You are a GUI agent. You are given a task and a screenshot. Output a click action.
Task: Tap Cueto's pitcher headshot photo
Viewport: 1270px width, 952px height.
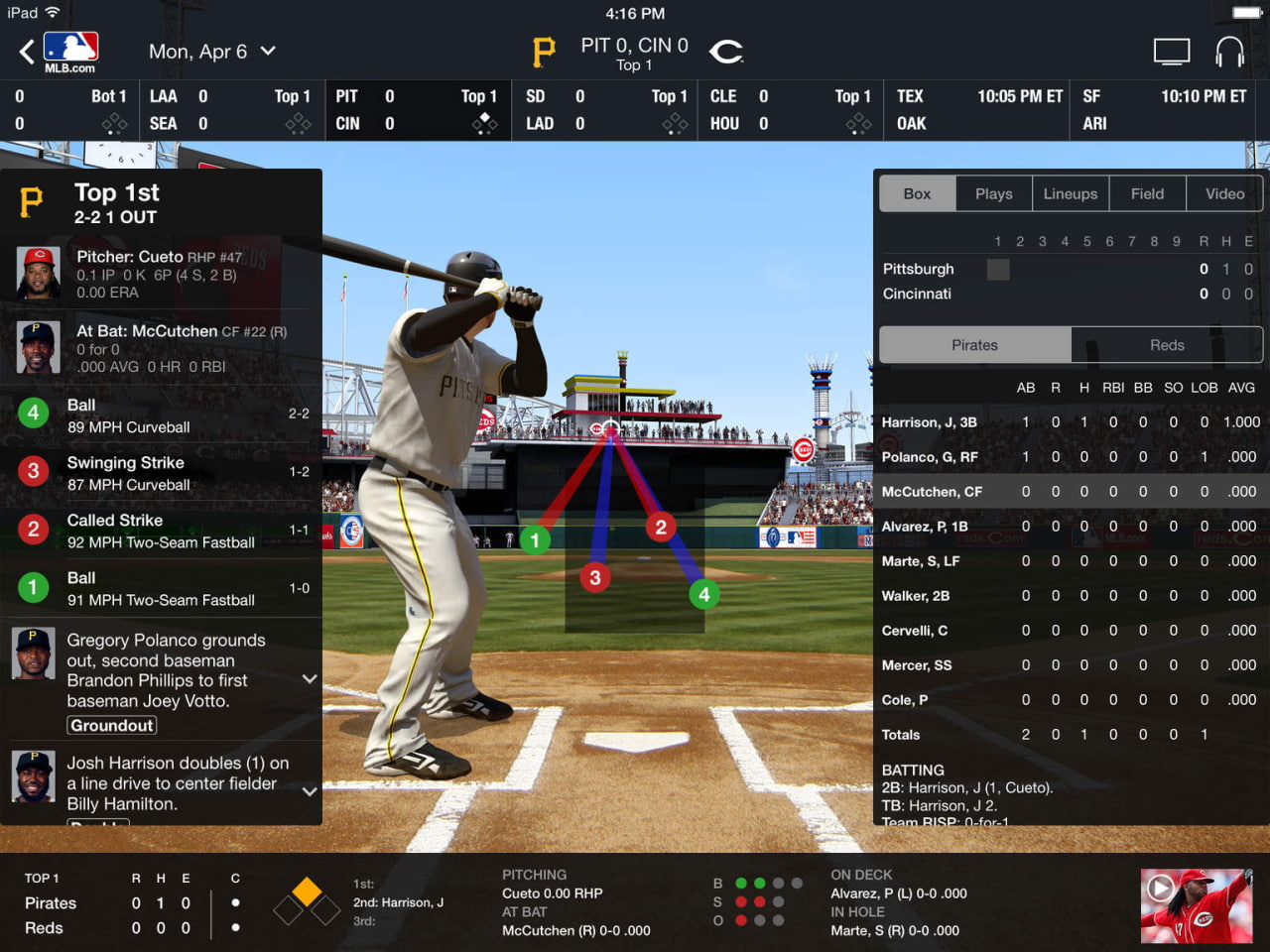pyautogui.click(x=37, y=273)
